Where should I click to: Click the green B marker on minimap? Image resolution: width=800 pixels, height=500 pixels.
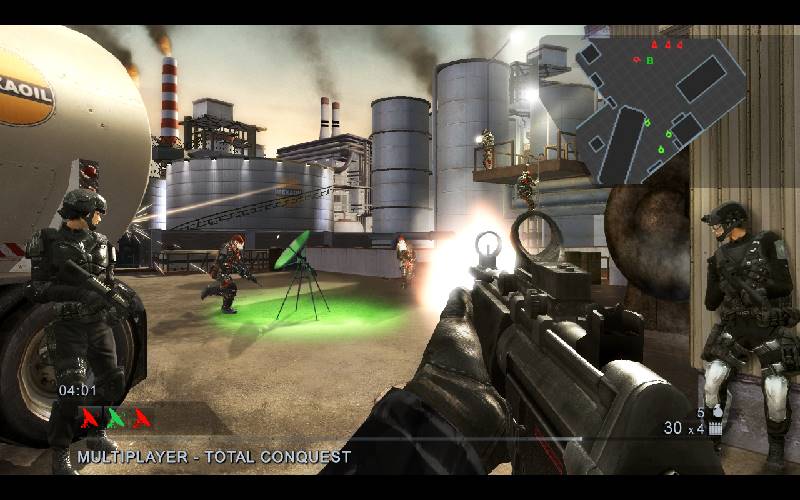(650, 60)
